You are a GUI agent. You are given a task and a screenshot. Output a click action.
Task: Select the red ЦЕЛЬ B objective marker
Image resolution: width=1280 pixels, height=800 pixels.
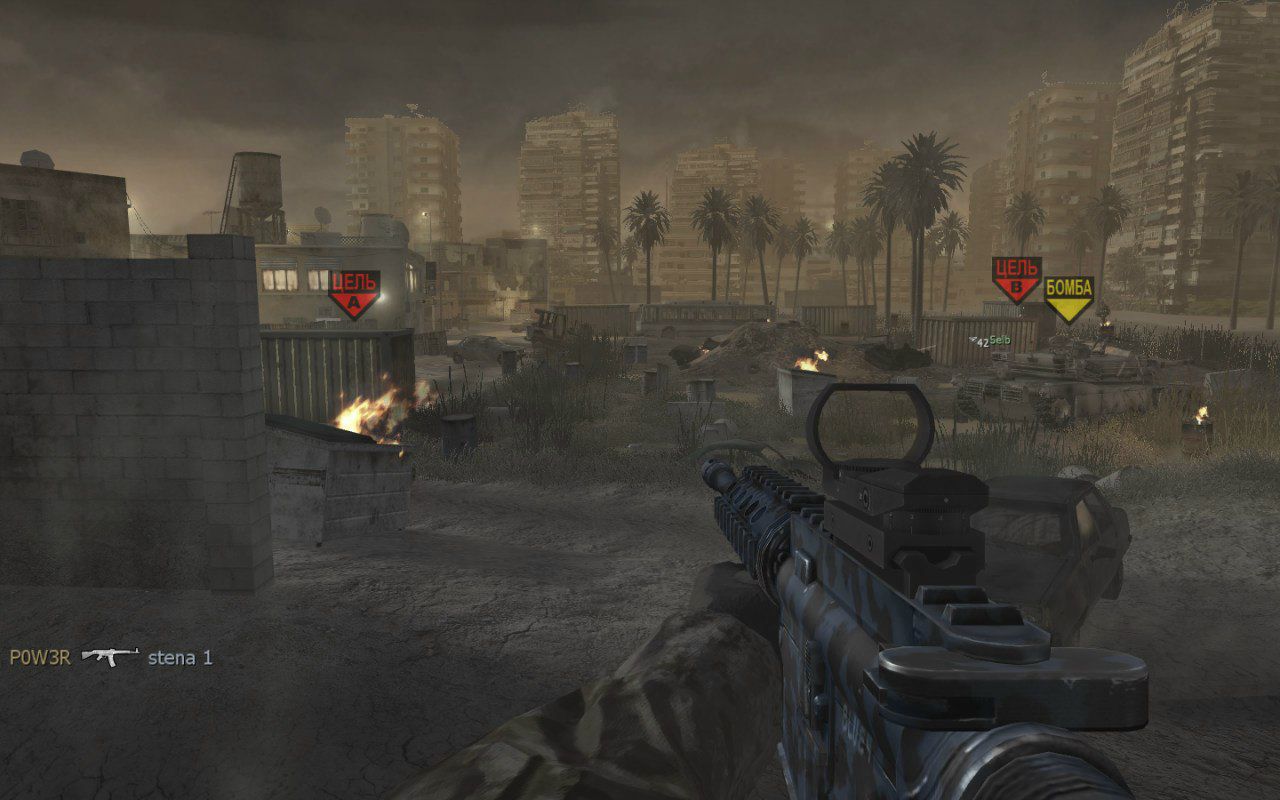[1016, 278]
